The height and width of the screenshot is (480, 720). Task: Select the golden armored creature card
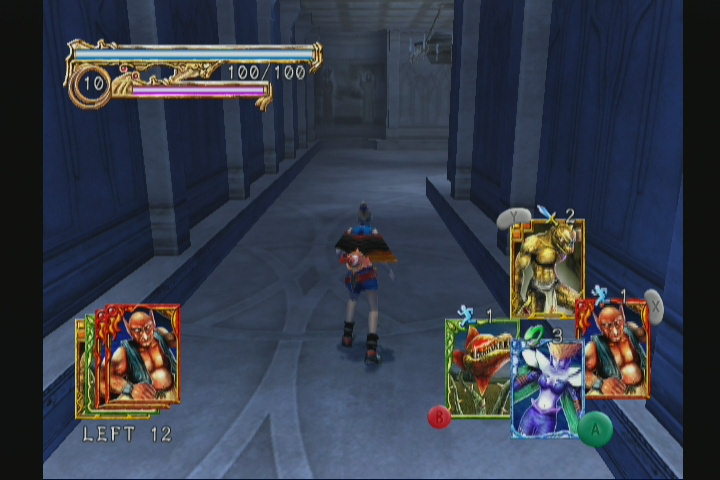coord(547,267)
